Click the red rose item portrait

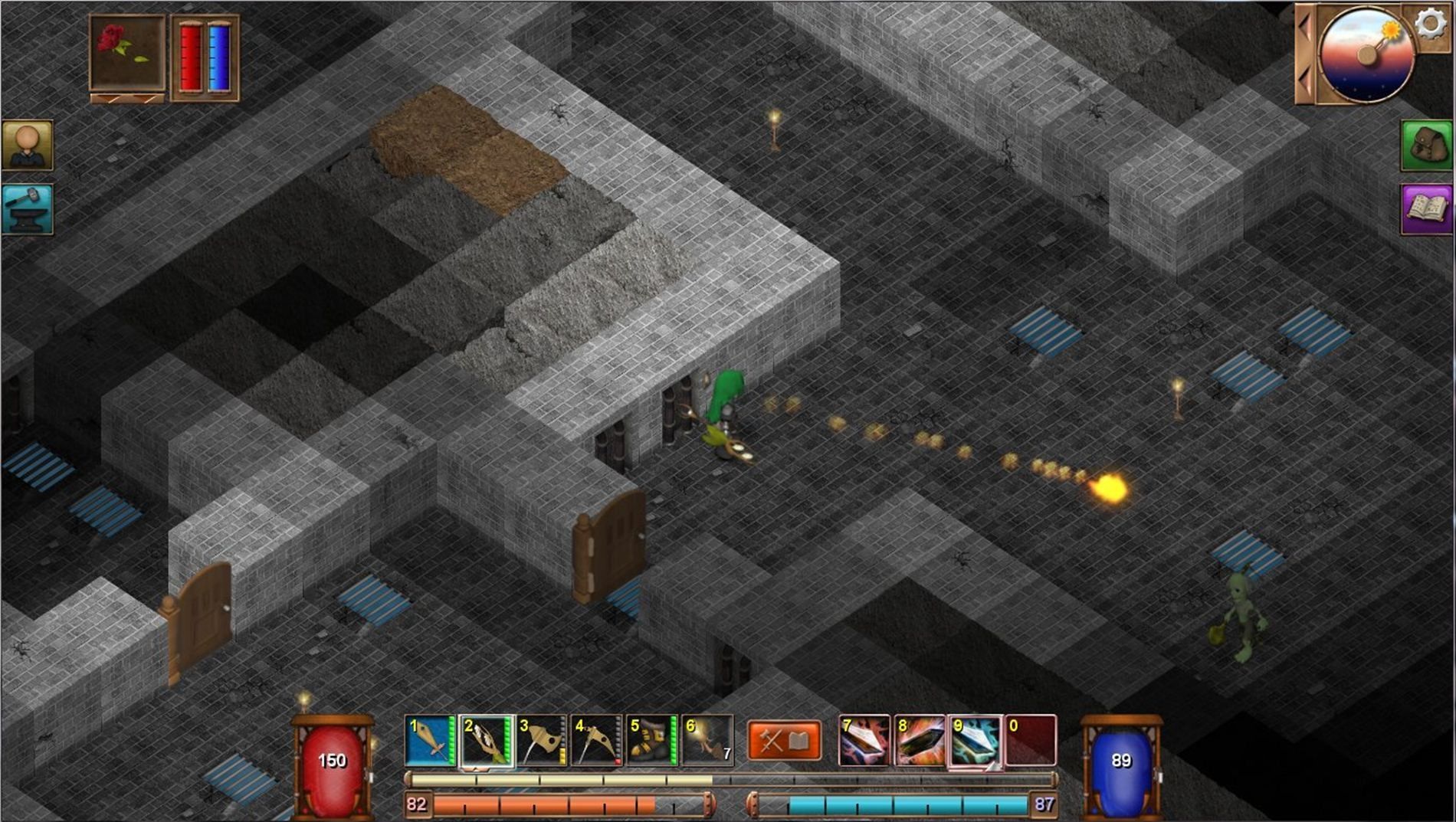click(127, 52)
